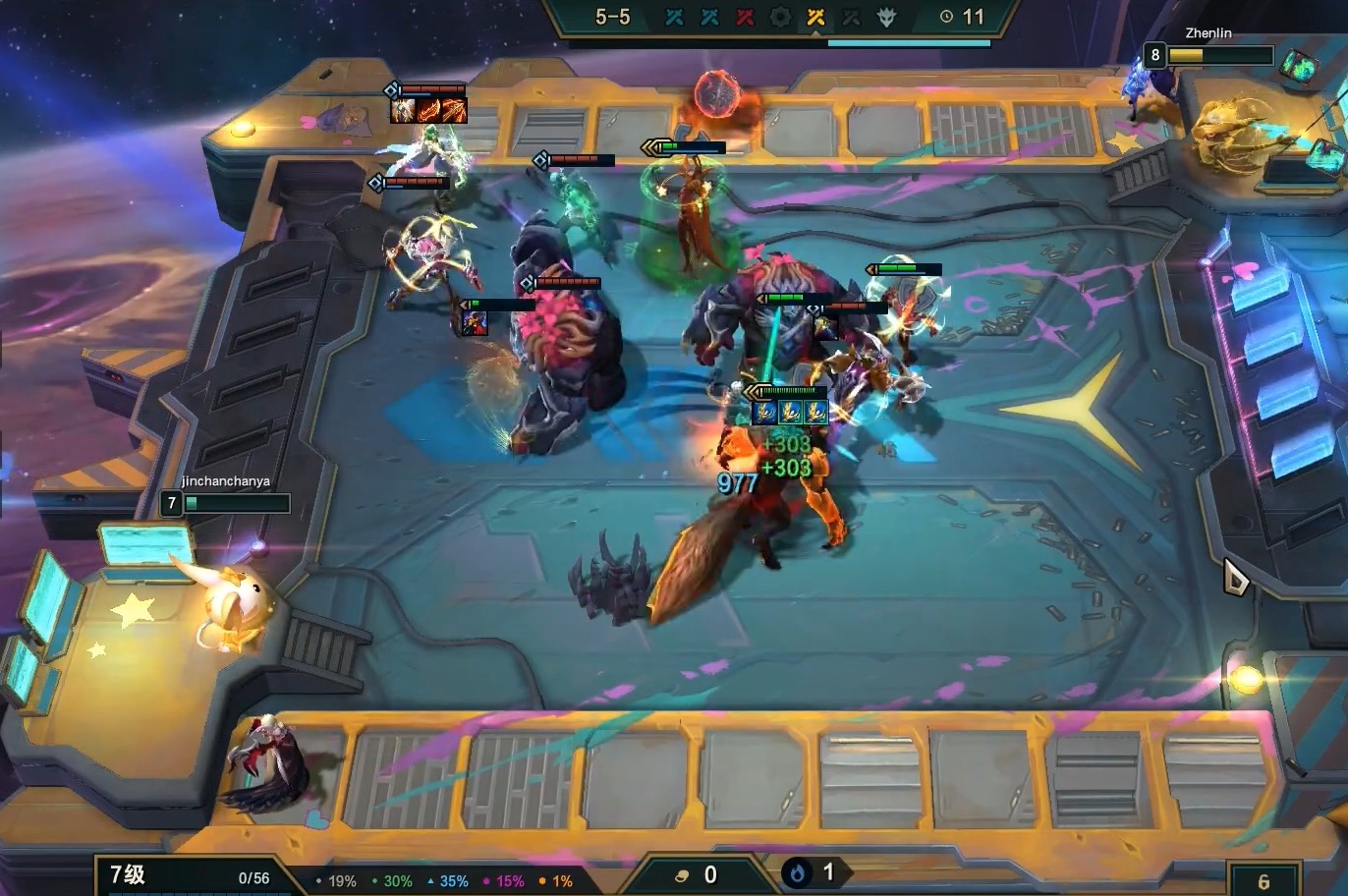This screenshot has width=1348, height=896.
Task: Check the gold coin counter panel
Action: [x=698, y=874]
